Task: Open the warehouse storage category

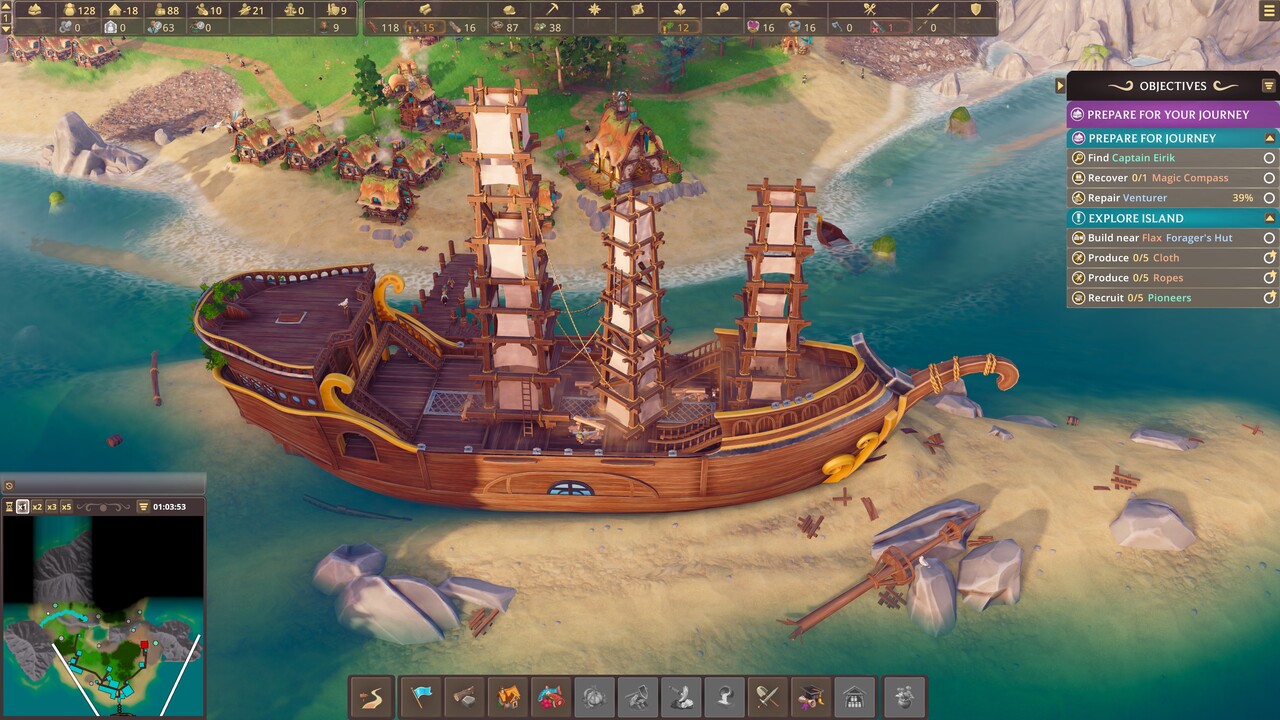Action: [854, 696]
